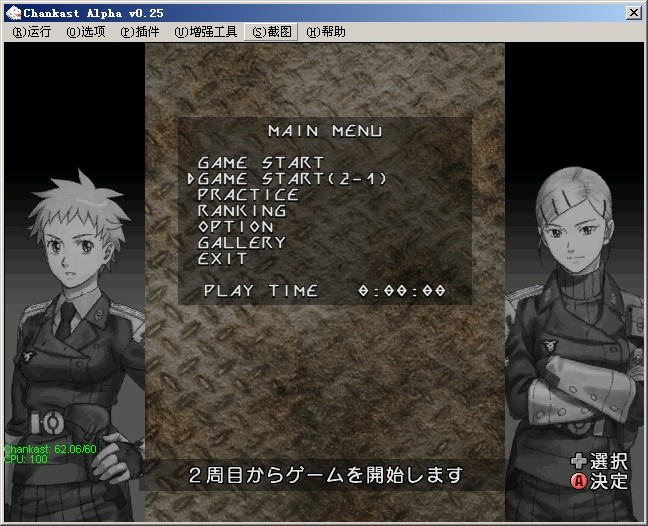The image size is (648, 526).
Task: Open the 增强工具 menu
Action: pyautogui.click(x=206, y=32)
